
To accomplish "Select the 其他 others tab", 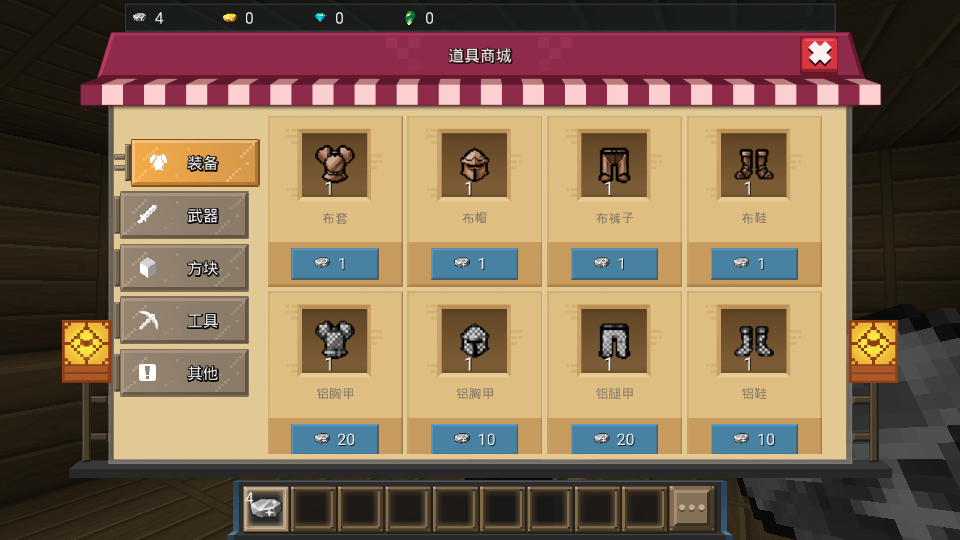I will click(x=184, y=373).
